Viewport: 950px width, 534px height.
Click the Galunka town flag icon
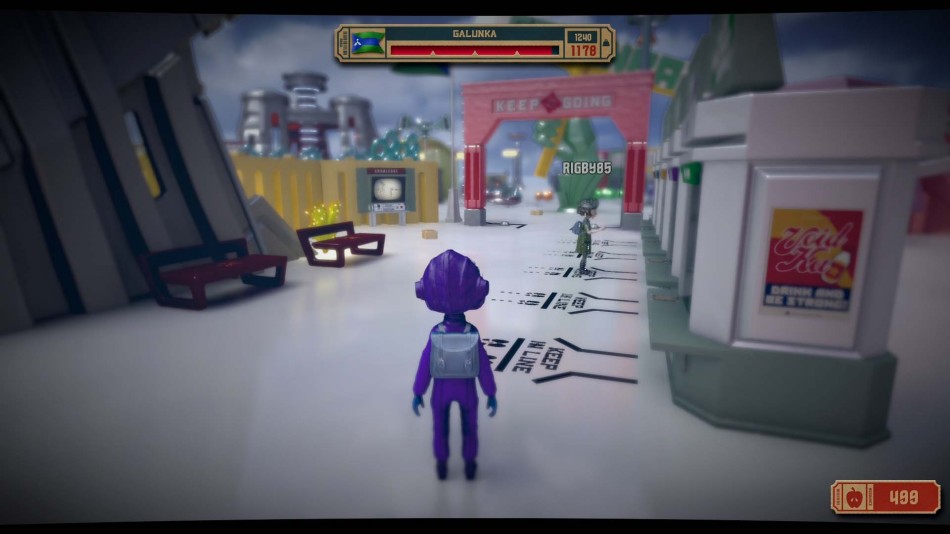[x=369, y=43]
